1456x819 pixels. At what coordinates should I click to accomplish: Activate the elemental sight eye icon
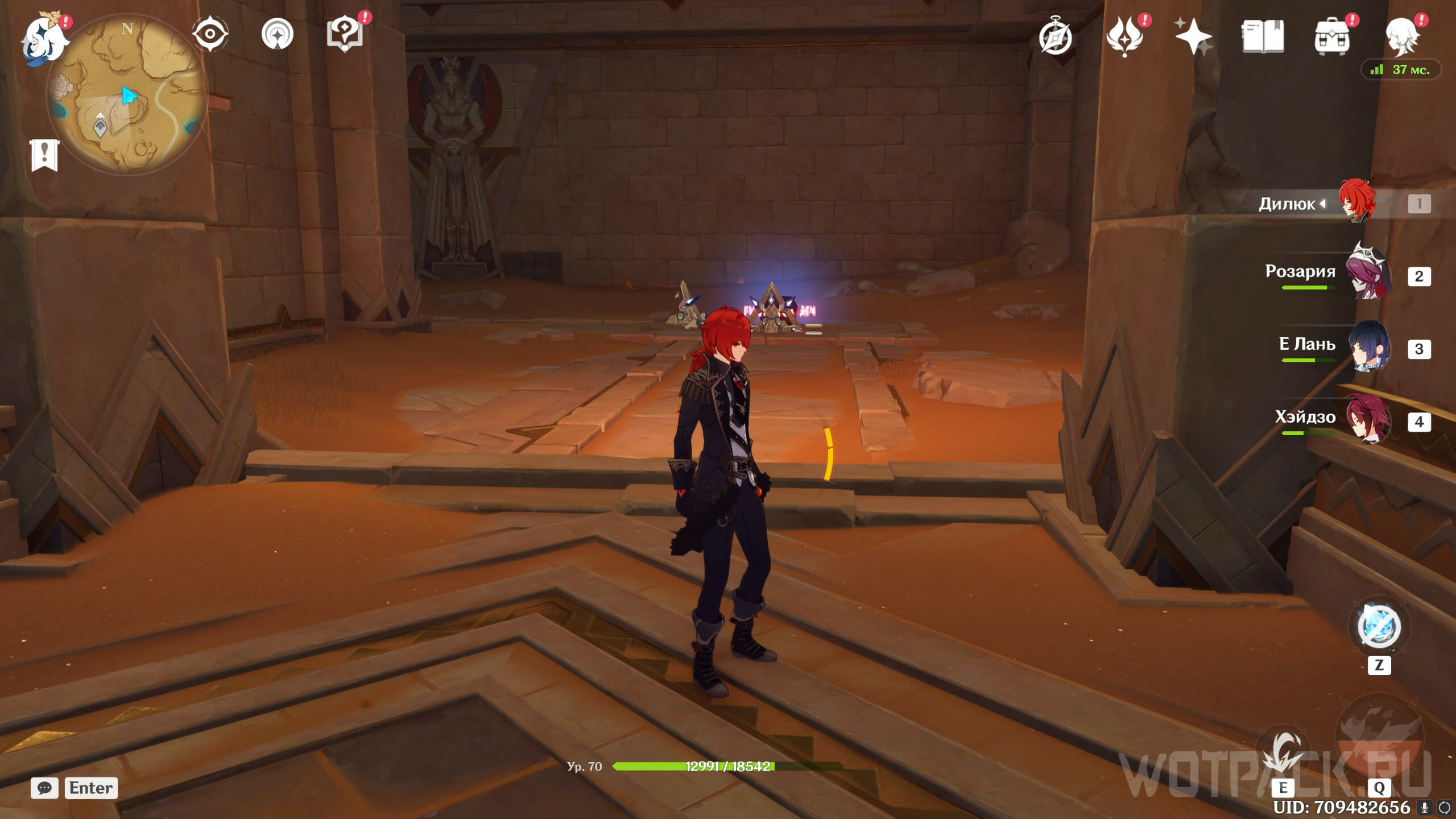coord(210,34)
